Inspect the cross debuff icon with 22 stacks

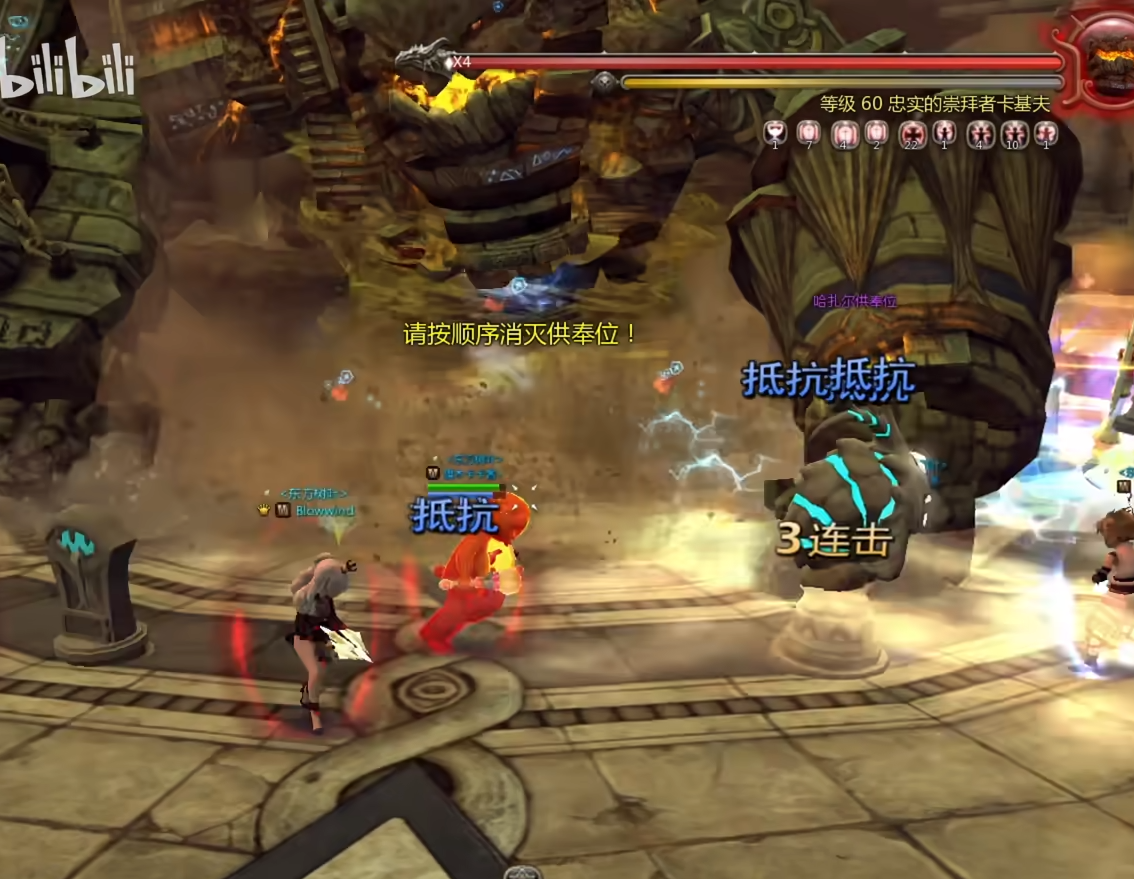point(911,132)
